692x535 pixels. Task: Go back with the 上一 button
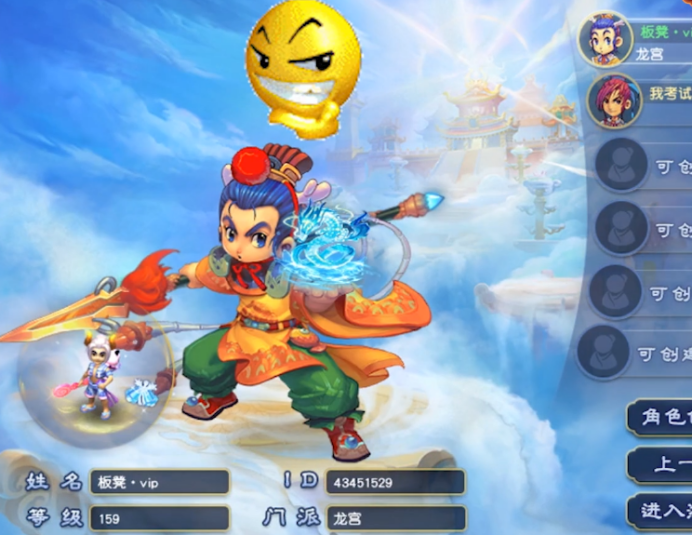click(x=662, y=465)
